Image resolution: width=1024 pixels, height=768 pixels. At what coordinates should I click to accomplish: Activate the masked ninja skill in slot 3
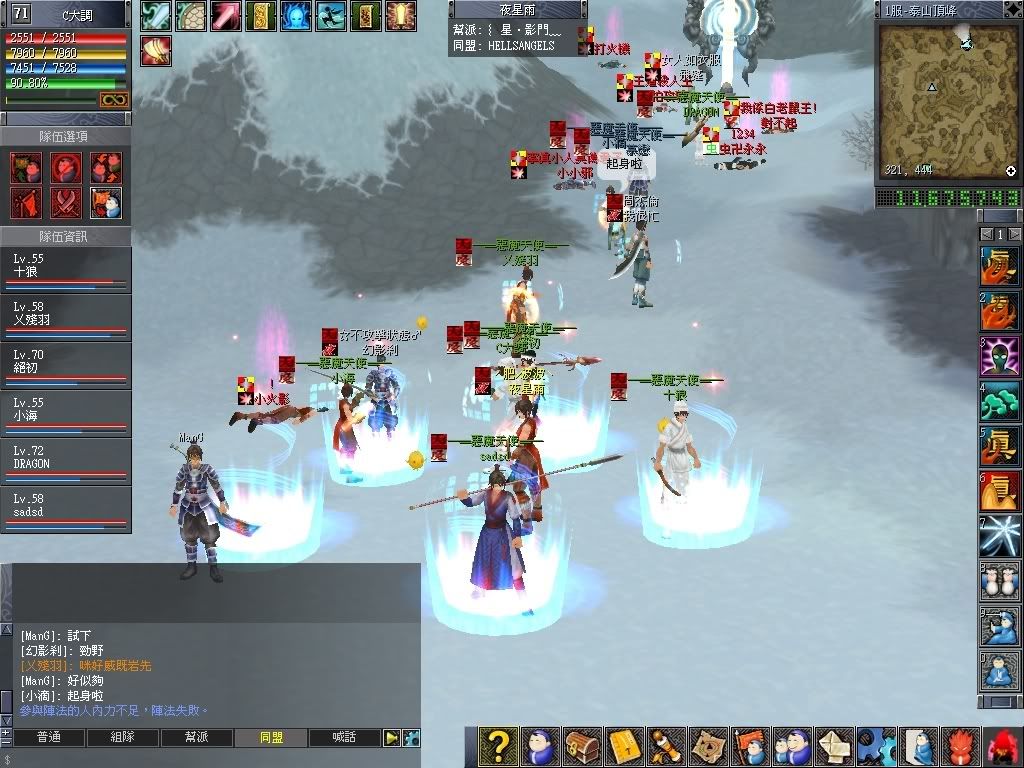(1000, 356)
